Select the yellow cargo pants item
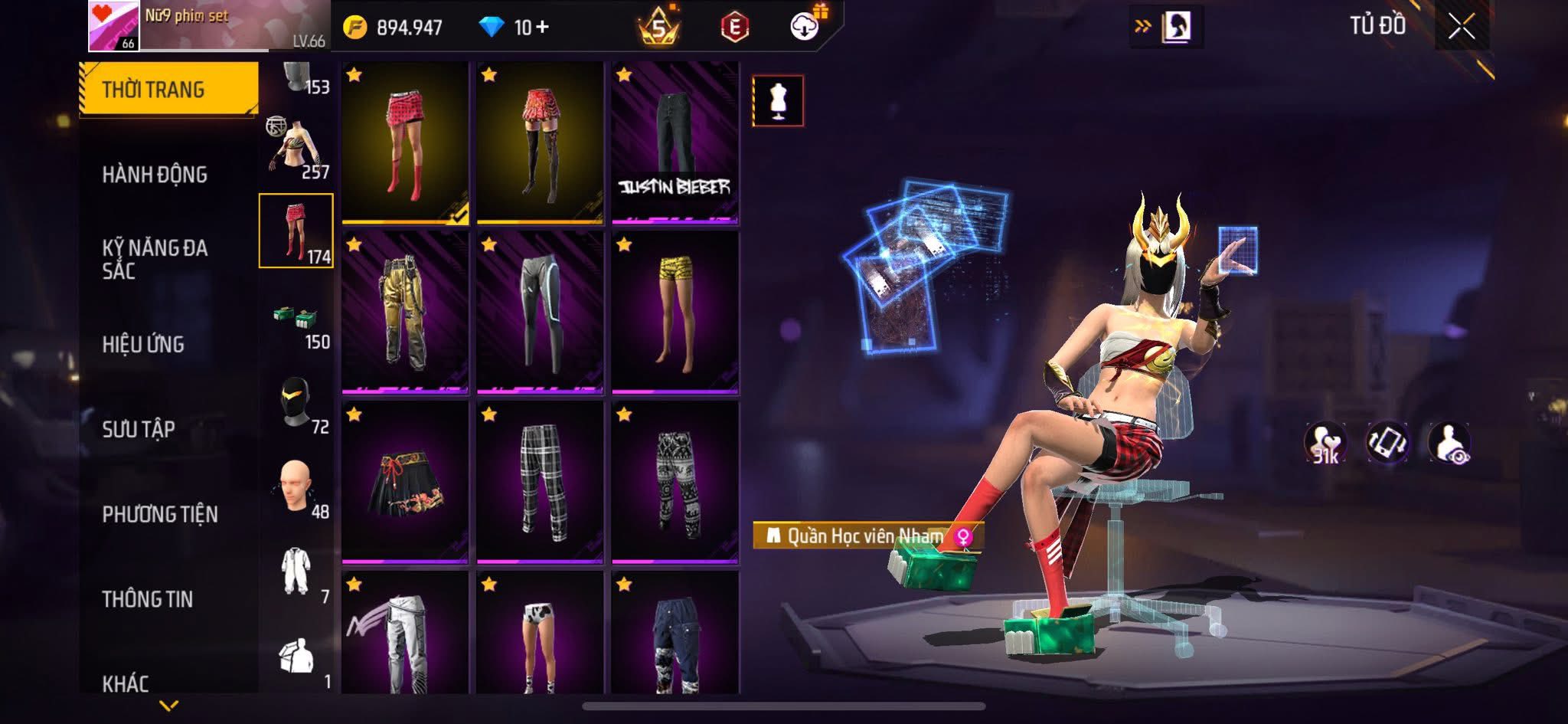 coord(405,313)
